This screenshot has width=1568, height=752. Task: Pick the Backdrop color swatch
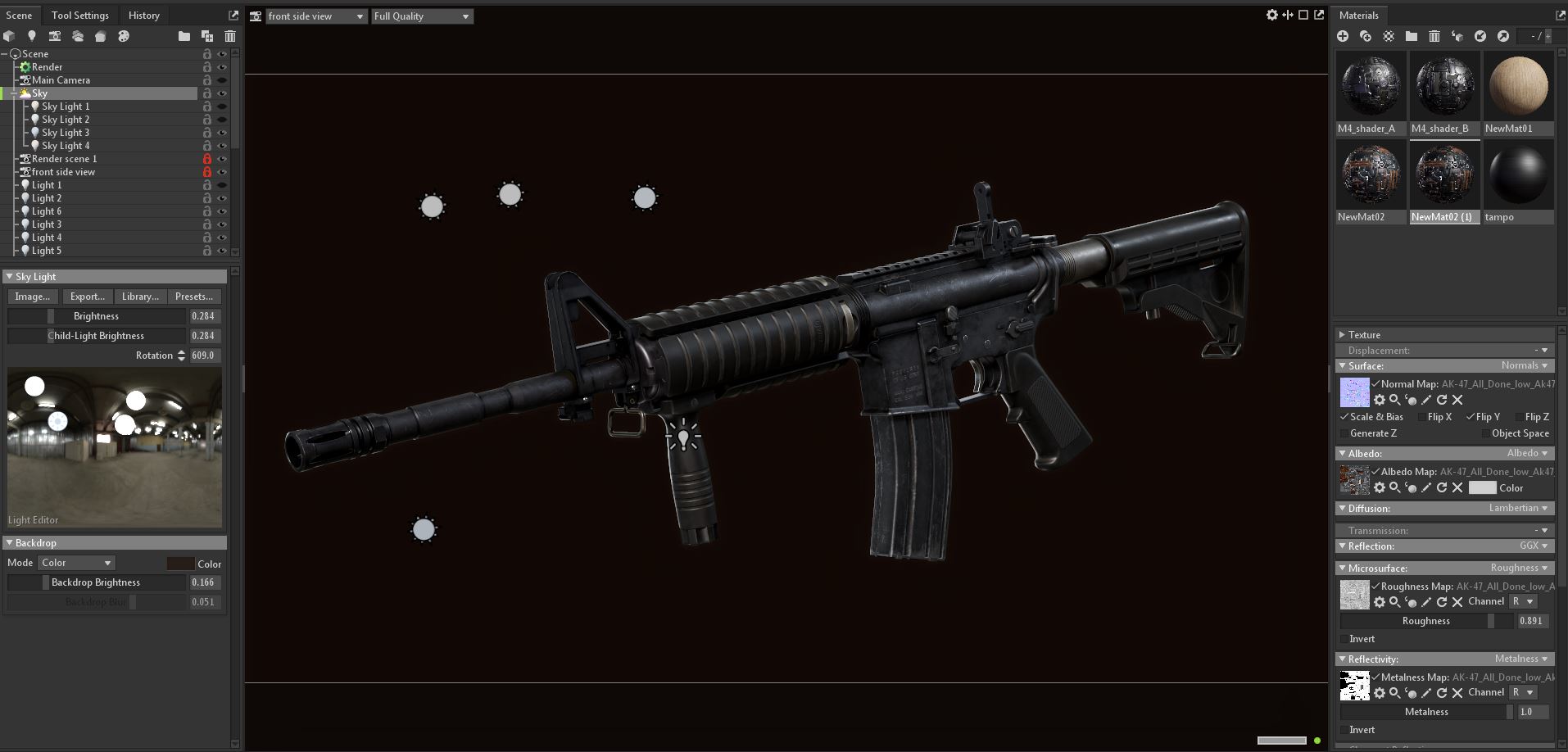180,564
